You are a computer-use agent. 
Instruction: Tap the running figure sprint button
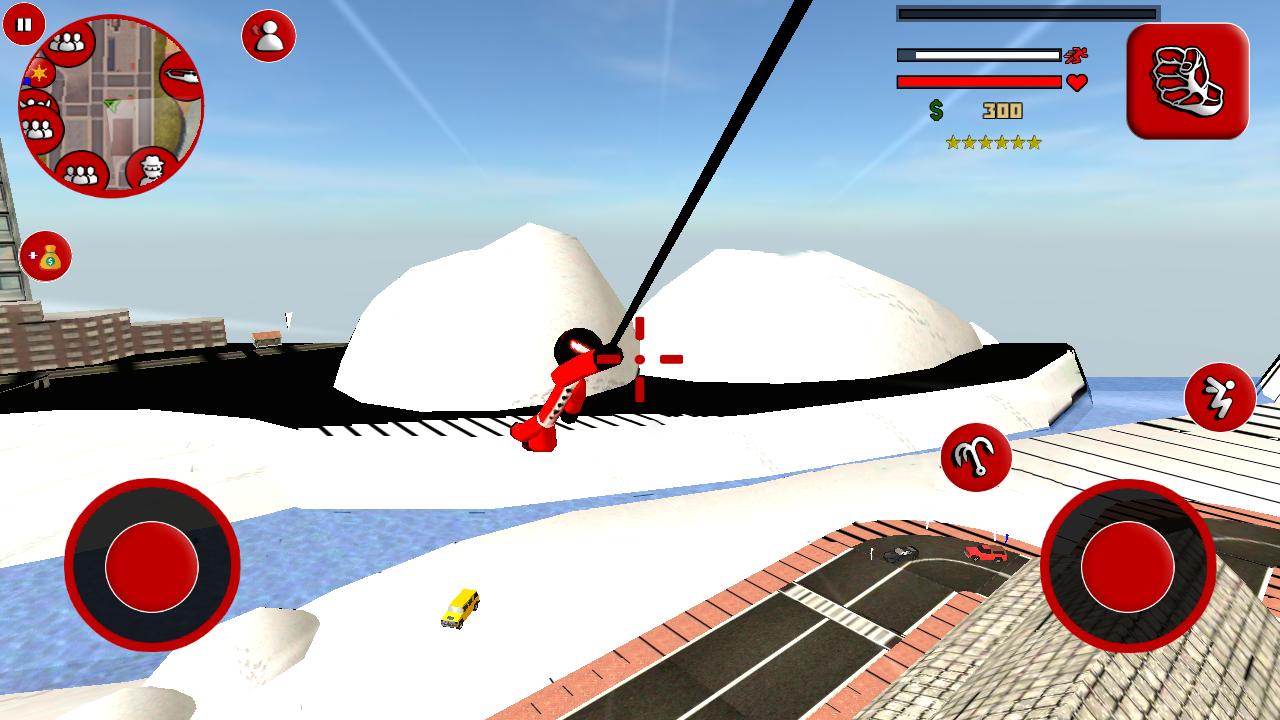coord(1219,397)
